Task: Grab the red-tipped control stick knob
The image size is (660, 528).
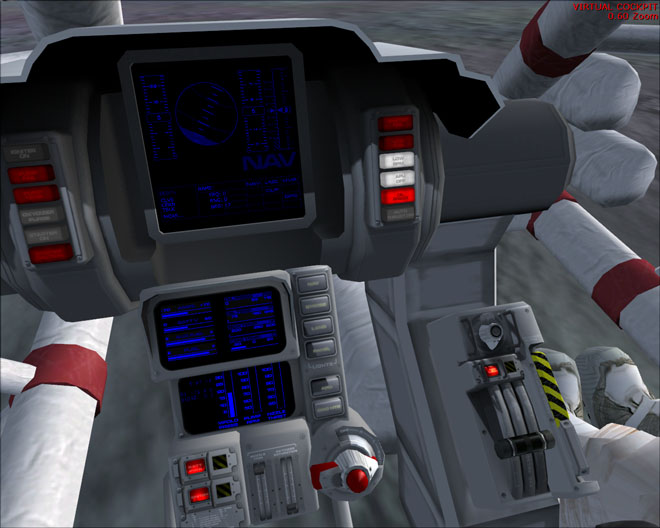Action: pos(355,475)
